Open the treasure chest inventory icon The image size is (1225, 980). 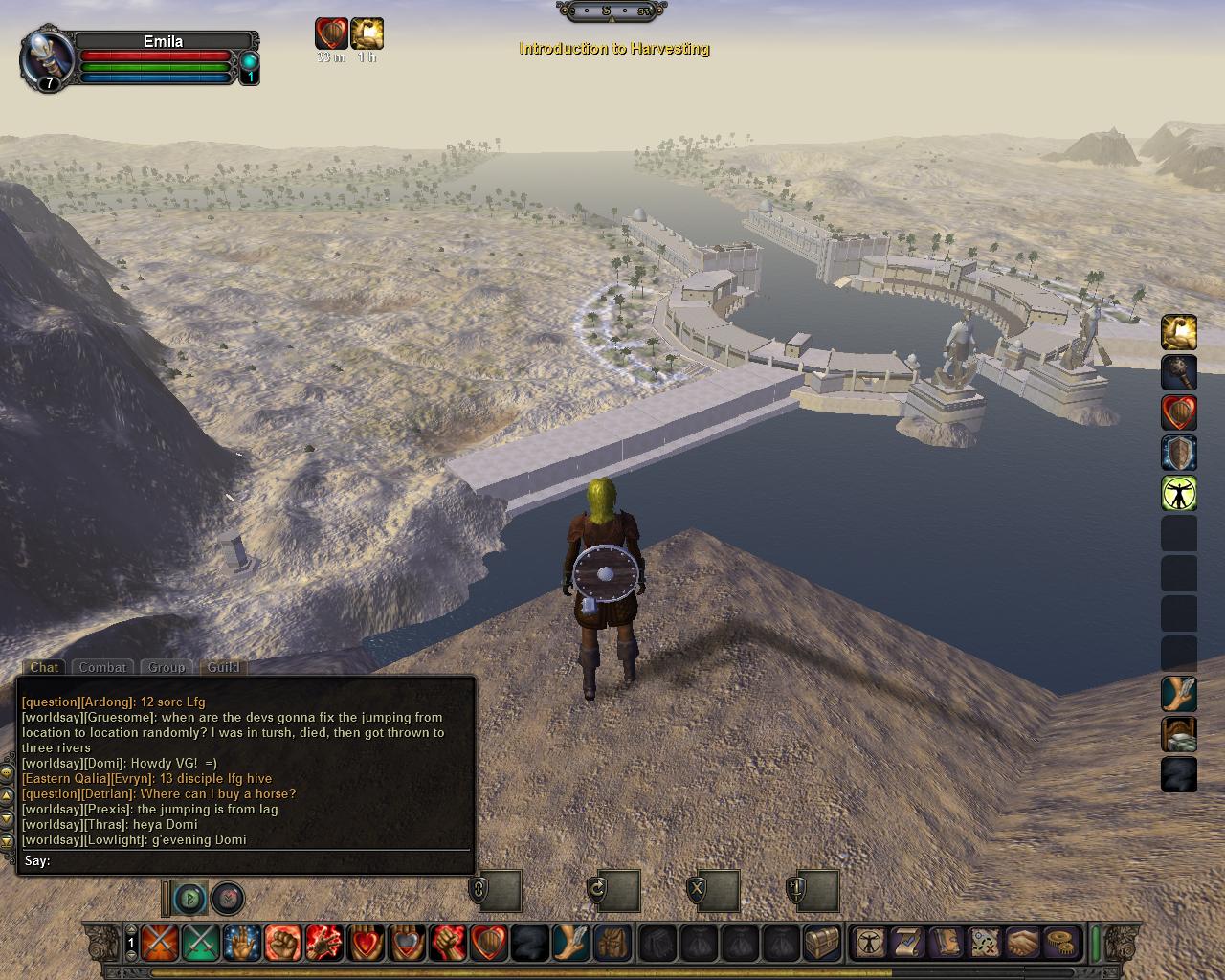[x=822, y=944]
